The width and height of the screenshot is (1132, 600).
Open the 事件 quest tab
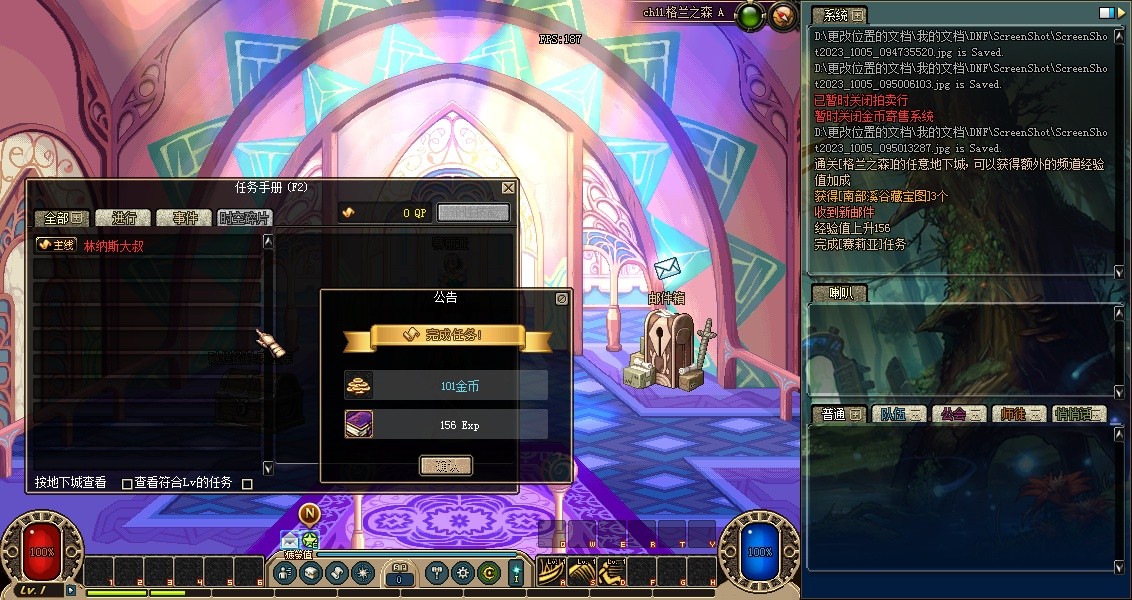pyautogui.click(x=185, y=218)
